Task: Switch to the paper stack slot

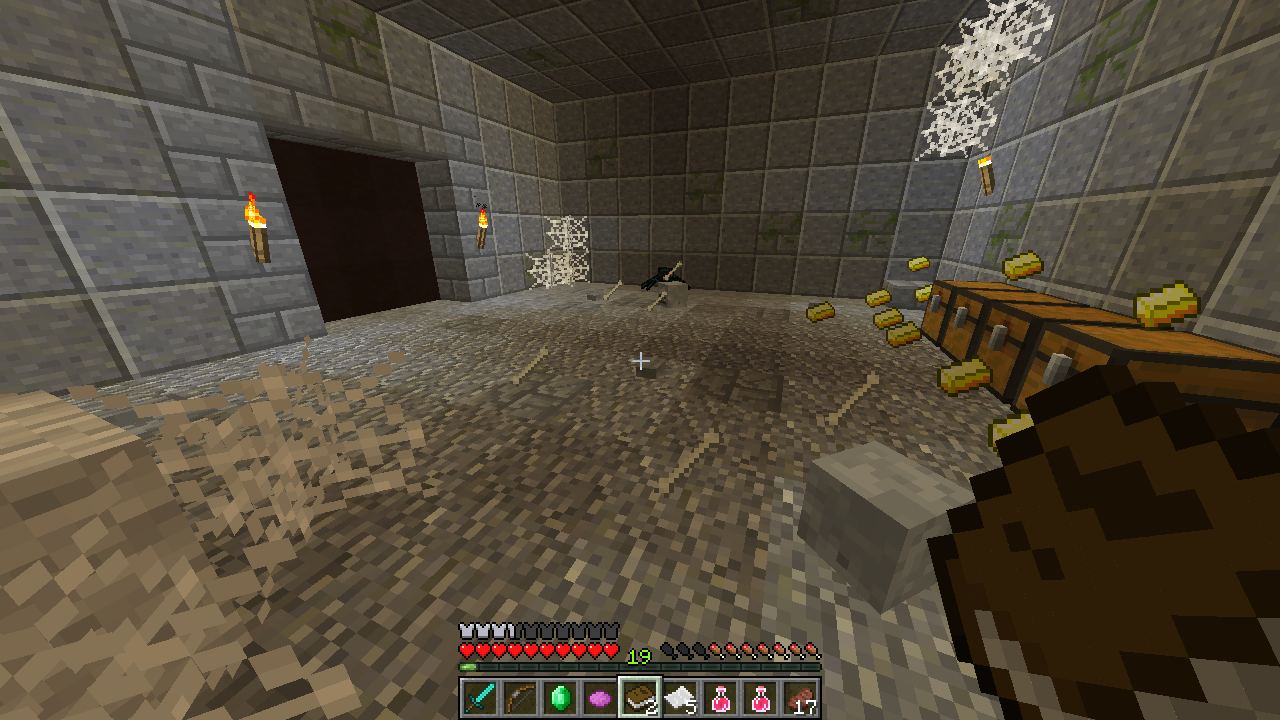Action: pyautogui.click(x=679, y=697)
